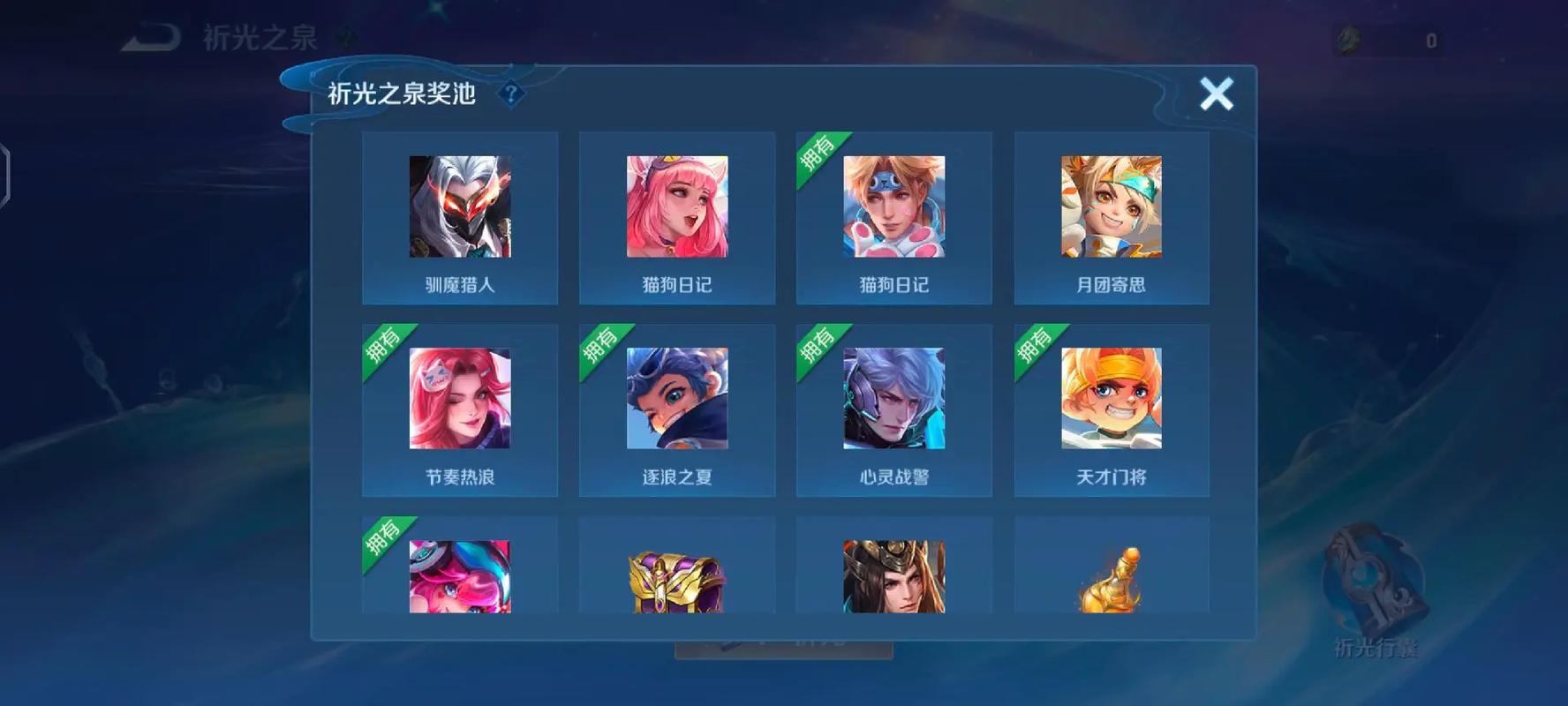1568x706 pixels.
Task: Click the small gem icon after 祈光之泉 header
Action: [x=344, y=37]
